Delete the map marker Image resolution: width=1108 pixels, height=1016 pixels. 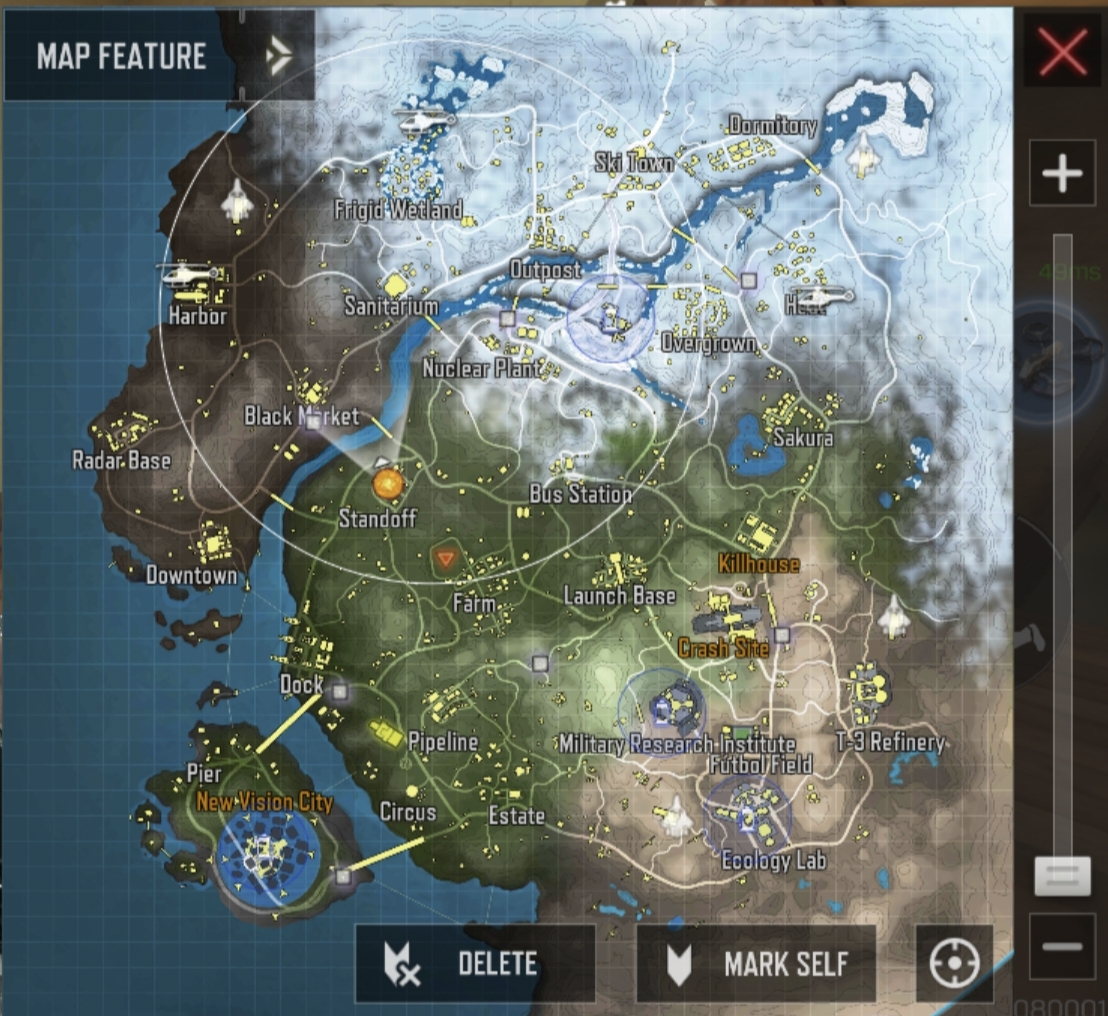point(475,964)
